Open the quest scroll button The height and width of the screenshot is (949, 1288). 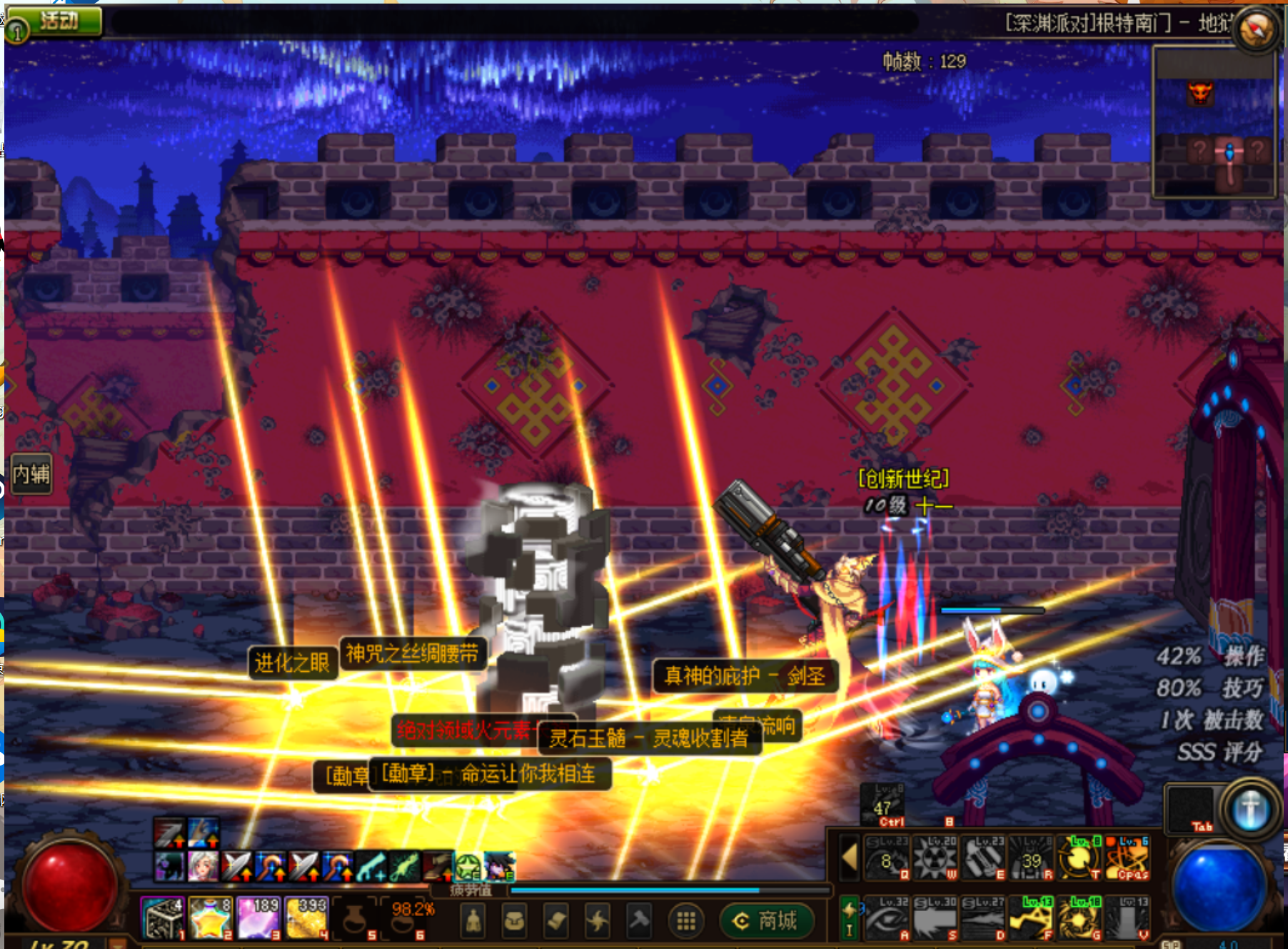coord(556,921)
